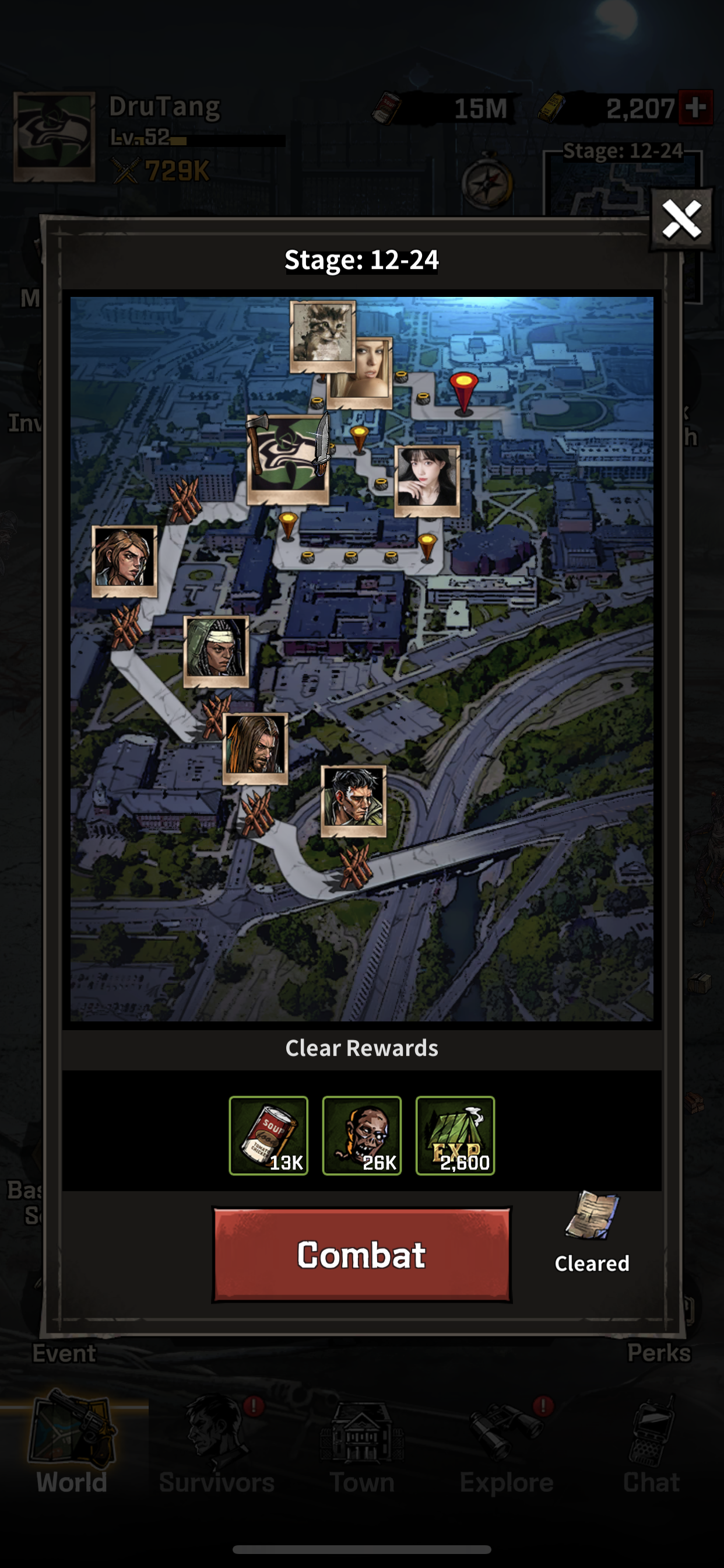Select the dark-haired woman photo portrait
The image size is (724, 1568).
pos(427,480)
